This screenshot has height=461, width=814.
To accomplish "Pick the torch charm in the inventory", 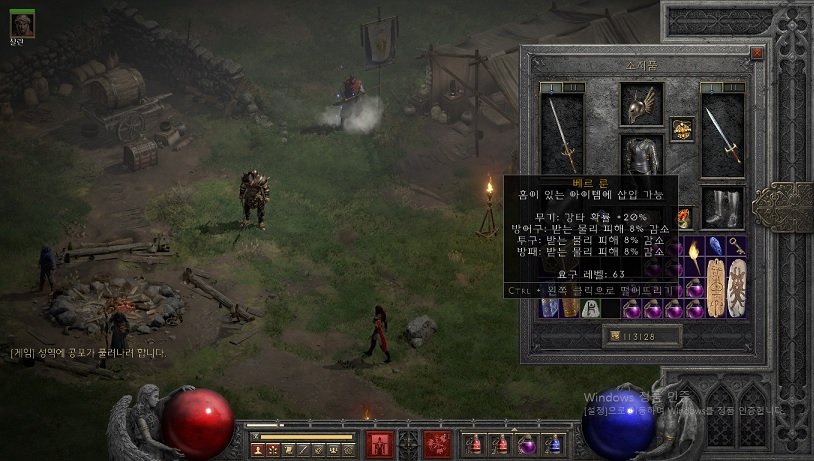I will pyautogui.click(x=692, y=258).
